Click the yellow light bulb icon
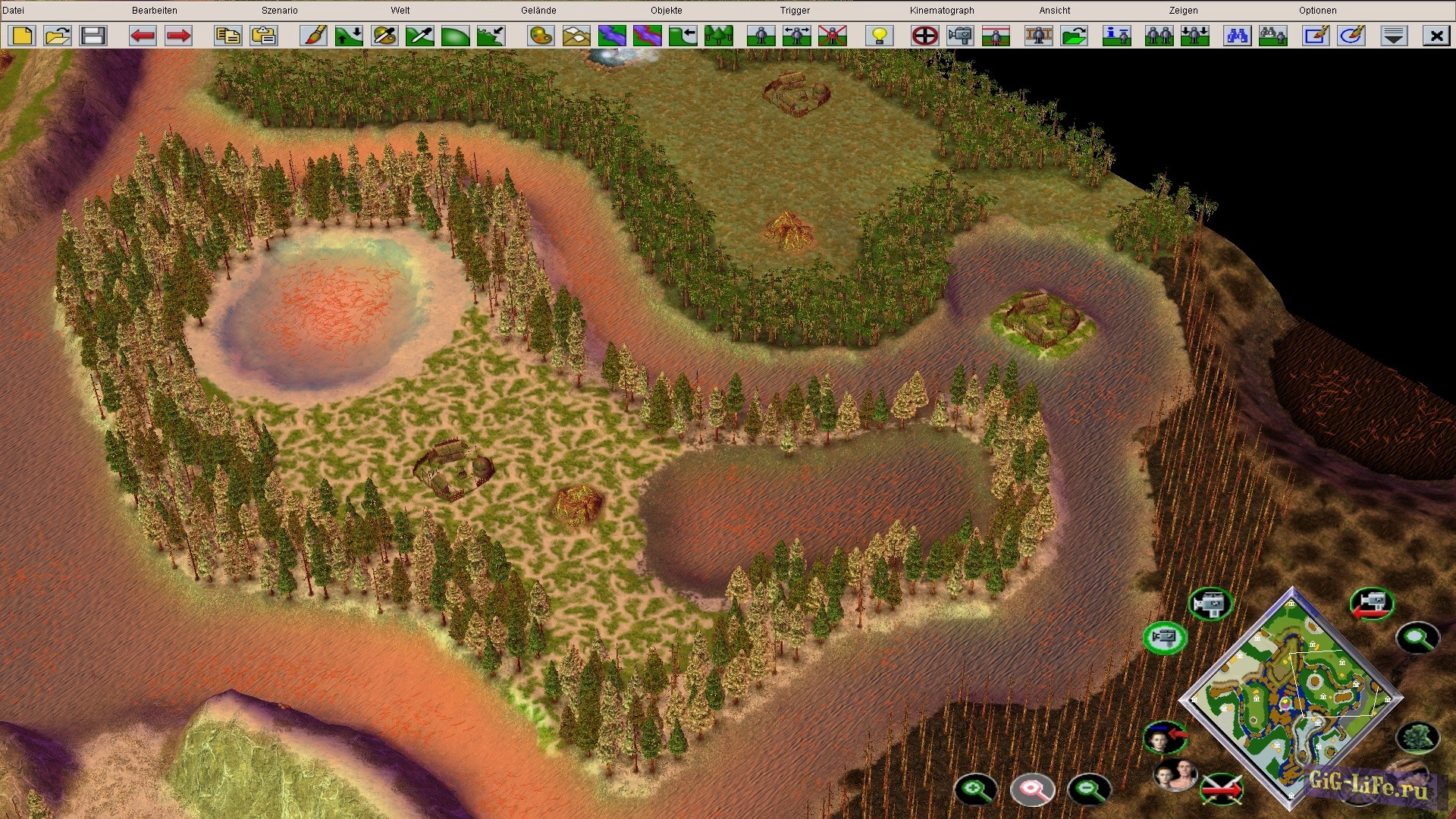This screenshot has width=1456, height=819. (880, 36)
